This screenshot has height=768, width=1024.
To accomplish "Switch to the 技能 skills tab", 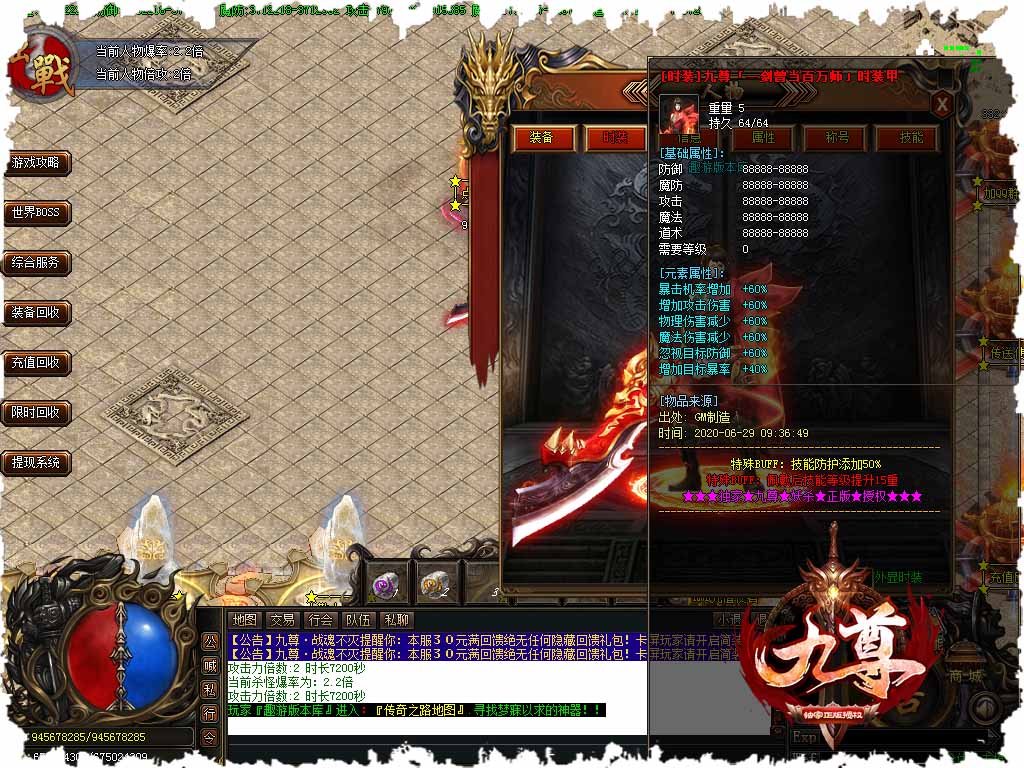I will click(x=911, y=138).
